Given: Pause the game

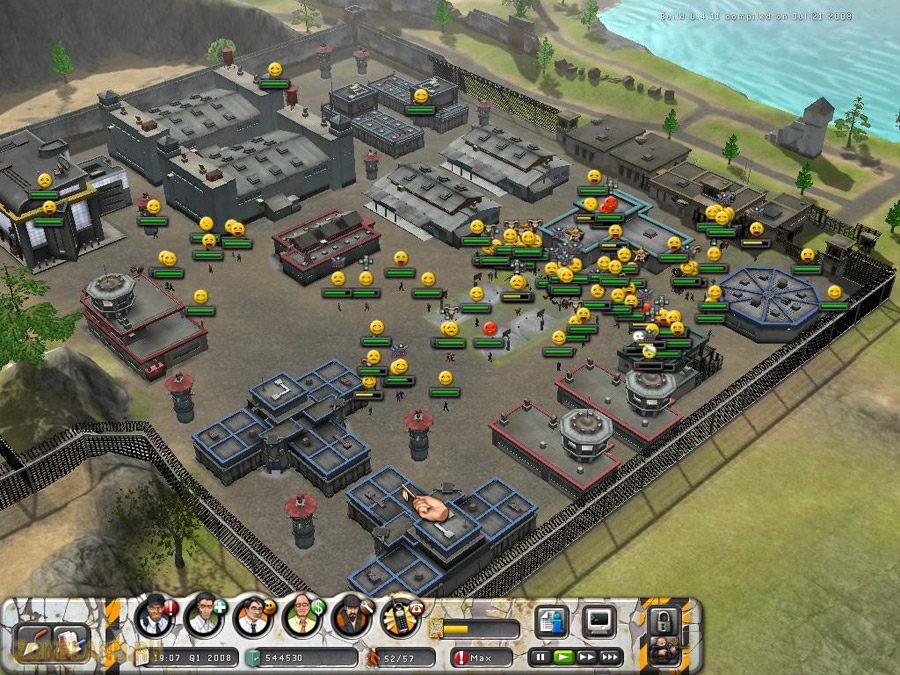Looking at the screenshot, I should click(541, 657).
